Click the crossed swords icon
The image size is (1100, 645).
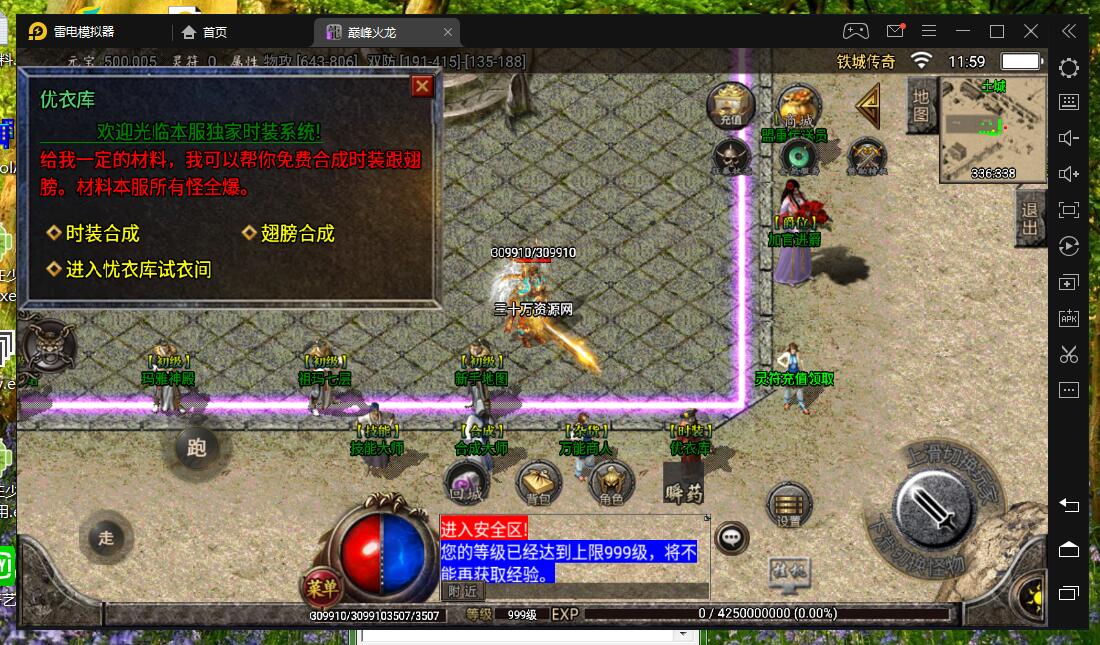[x=866, y=155]
